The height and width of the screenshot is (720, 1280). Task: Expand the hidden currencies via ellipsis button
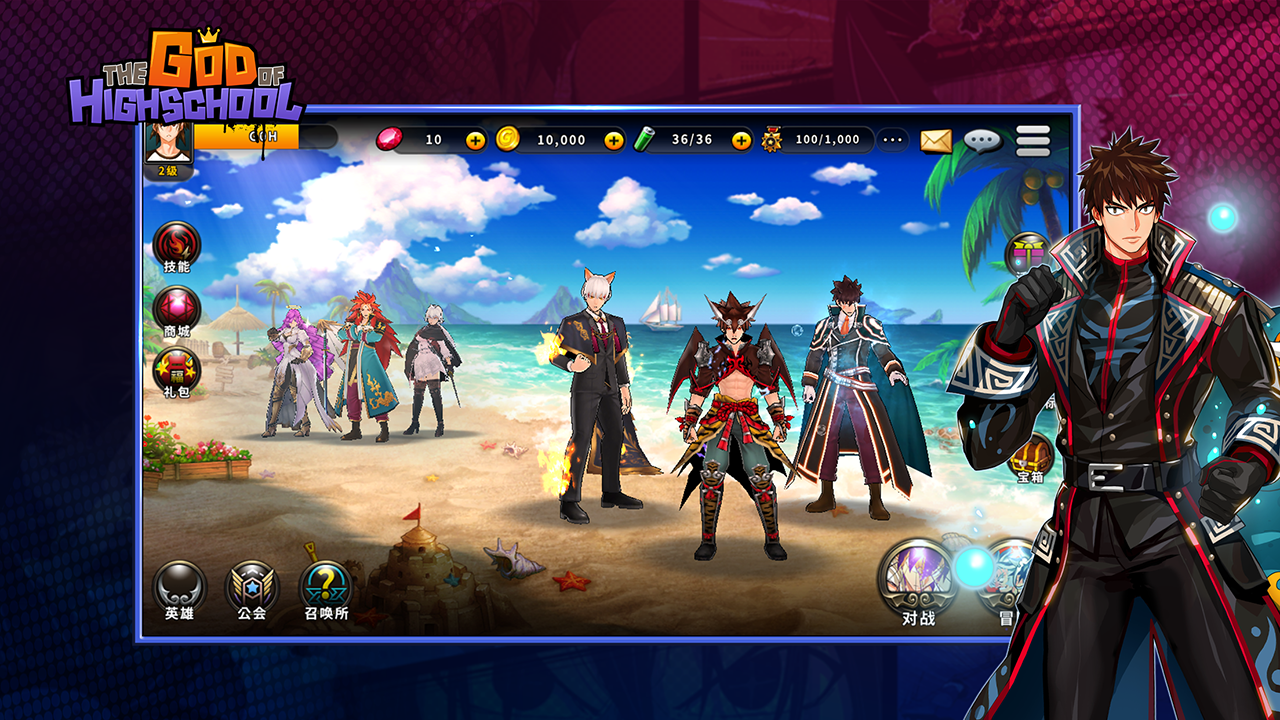892,141
